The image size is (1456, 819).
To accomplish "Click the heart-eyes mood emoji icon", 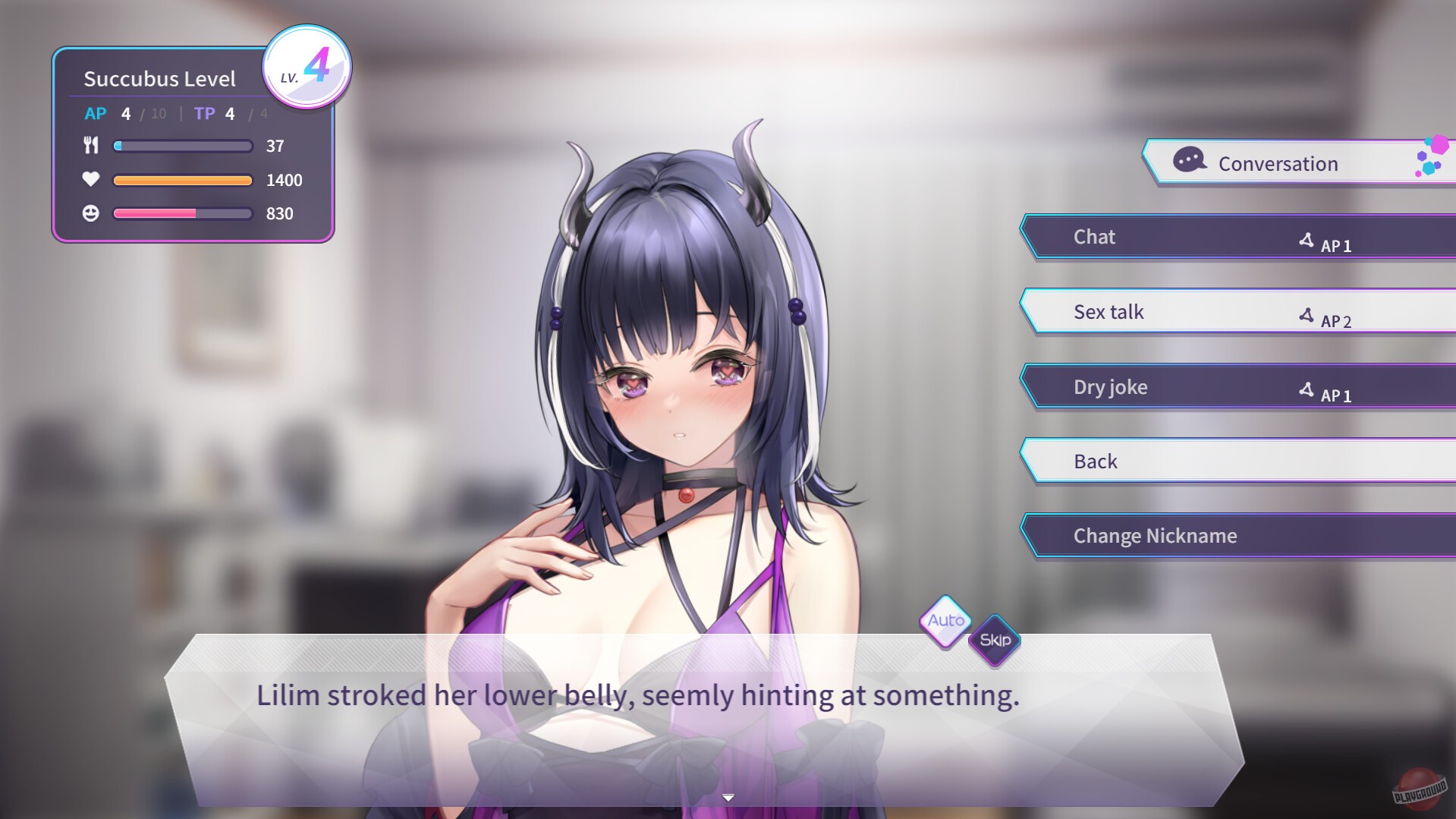I will tap(92, 214).
